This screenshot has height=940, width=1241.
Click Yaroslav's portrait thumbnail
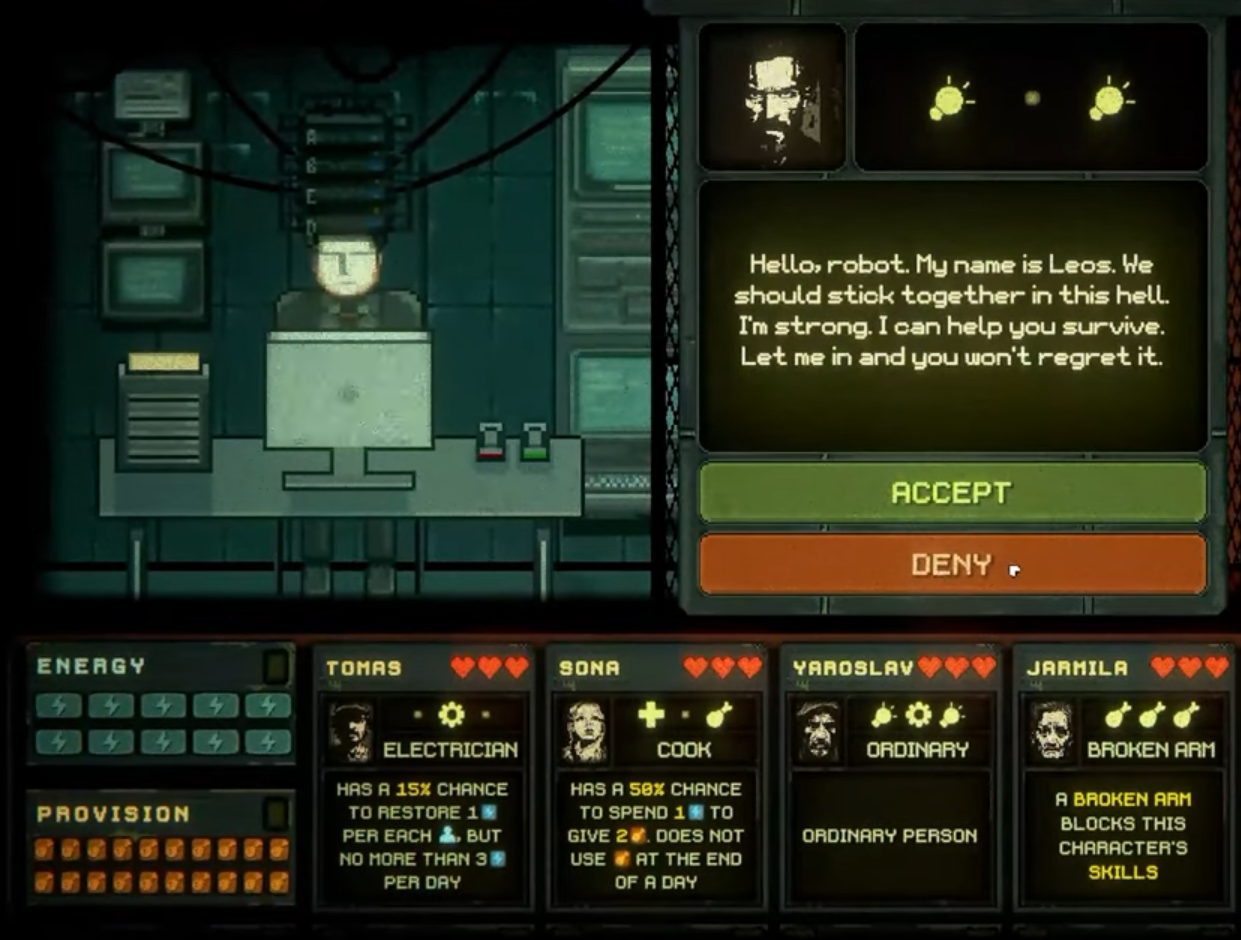pyautogui.click(x=818, y=731)
